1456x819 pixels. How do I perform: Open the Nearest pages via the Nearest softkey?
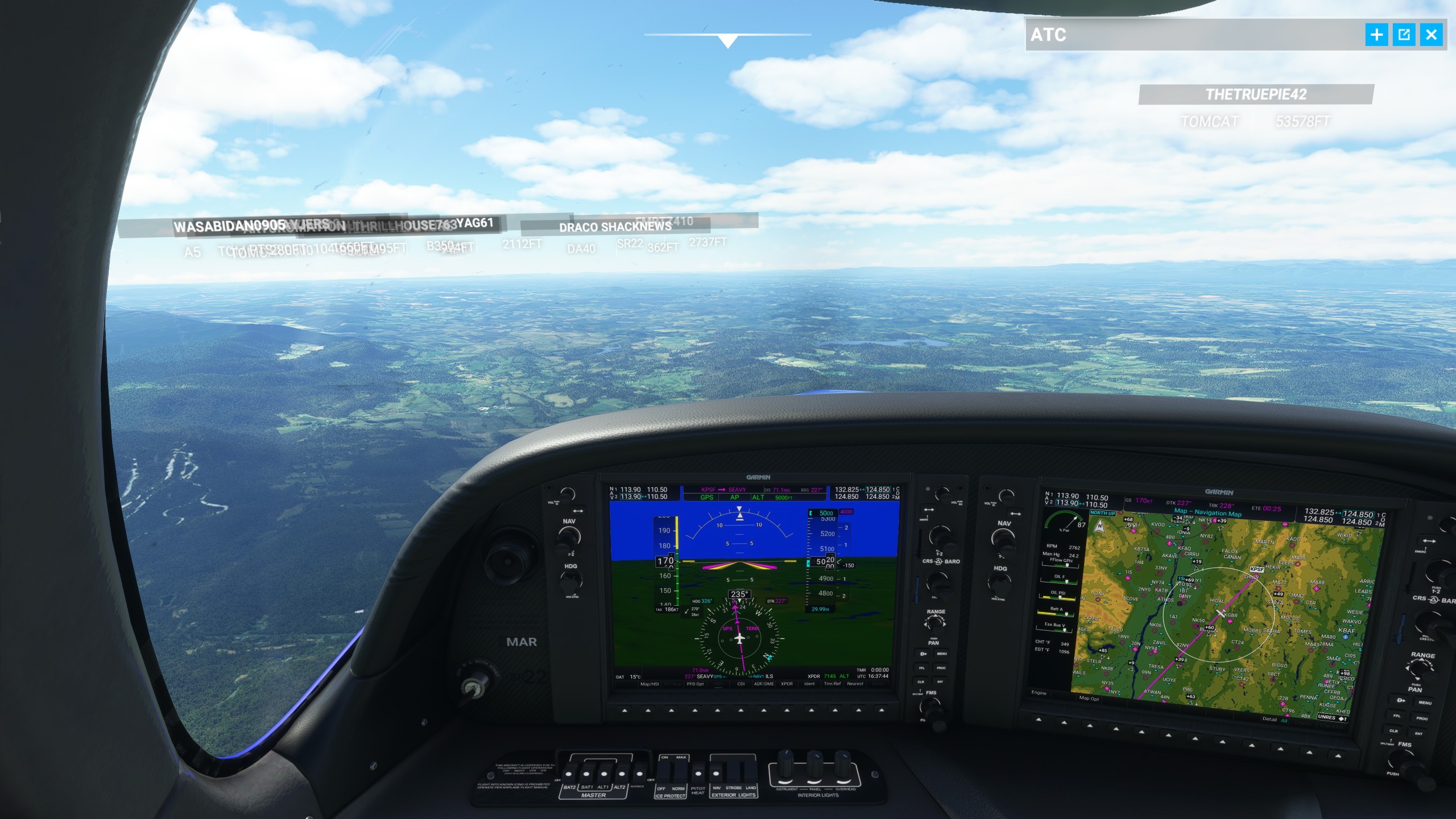point(855,684)
